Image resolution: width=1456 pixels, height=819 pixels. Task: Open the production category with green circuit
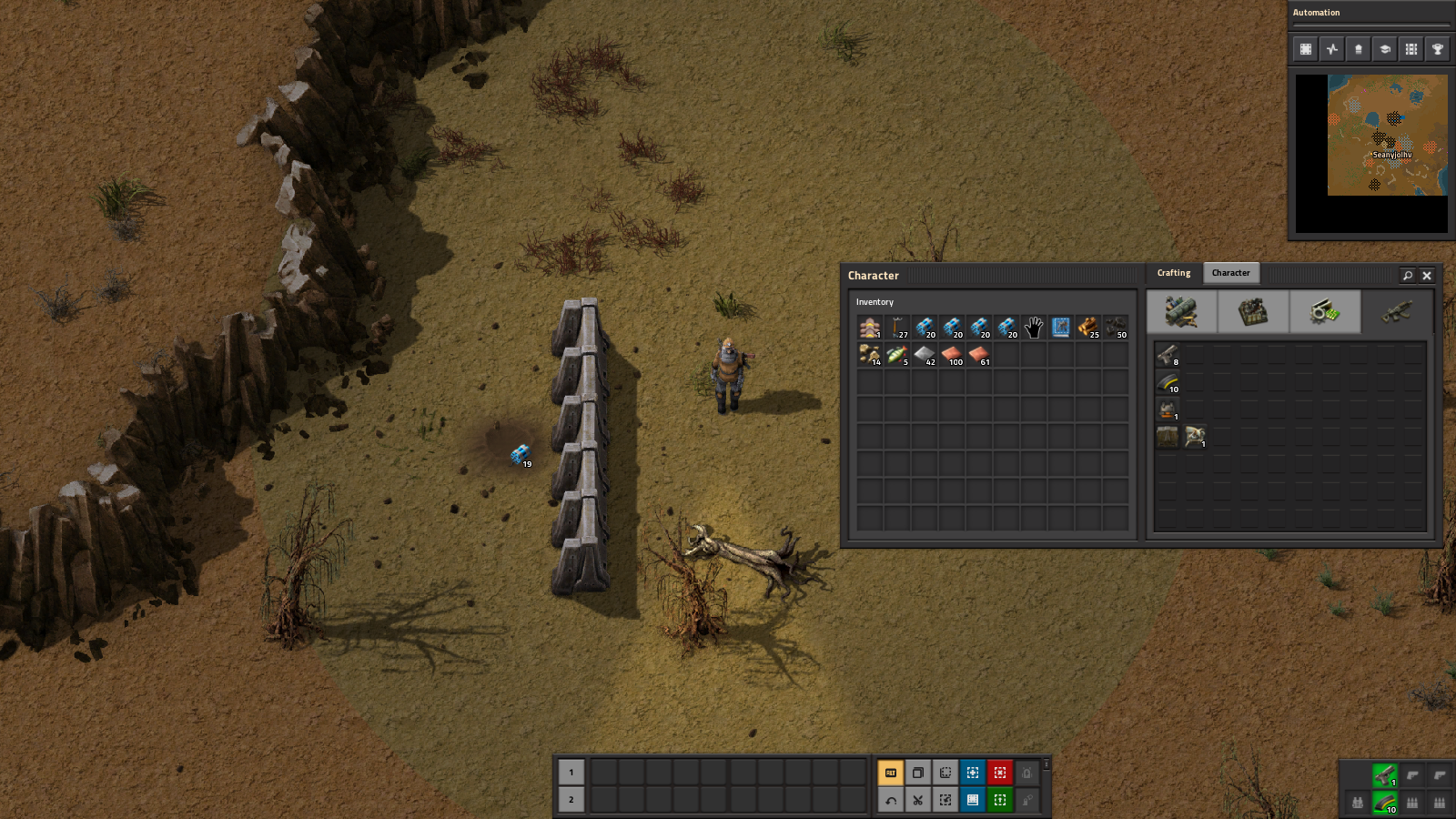click(1325, 312)
